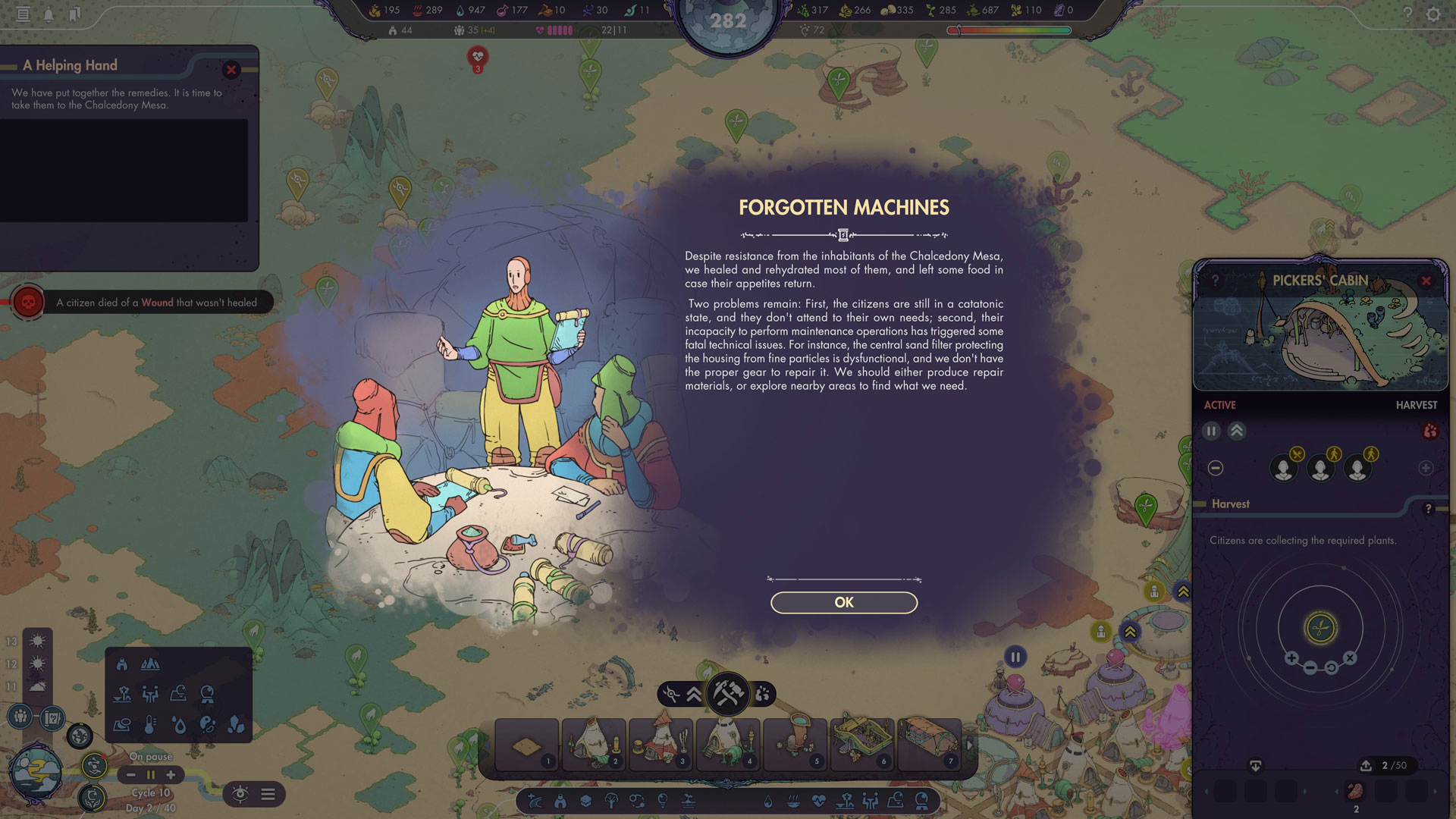Toggle the water droplet overlay filter
The image size is (1456, 819).
[x=179, y=725]
